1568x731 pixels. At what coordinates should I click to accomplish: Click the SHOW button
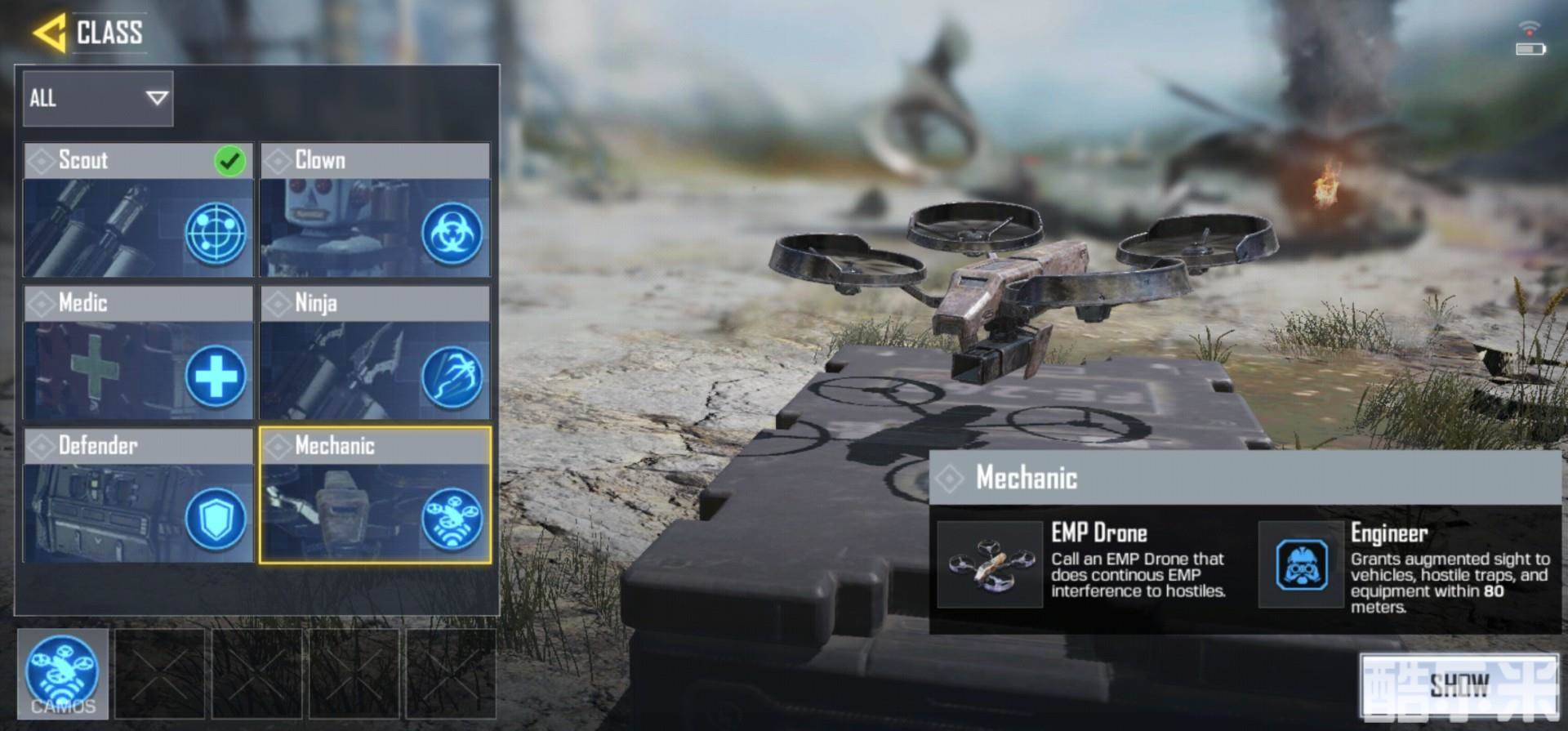1459,685
